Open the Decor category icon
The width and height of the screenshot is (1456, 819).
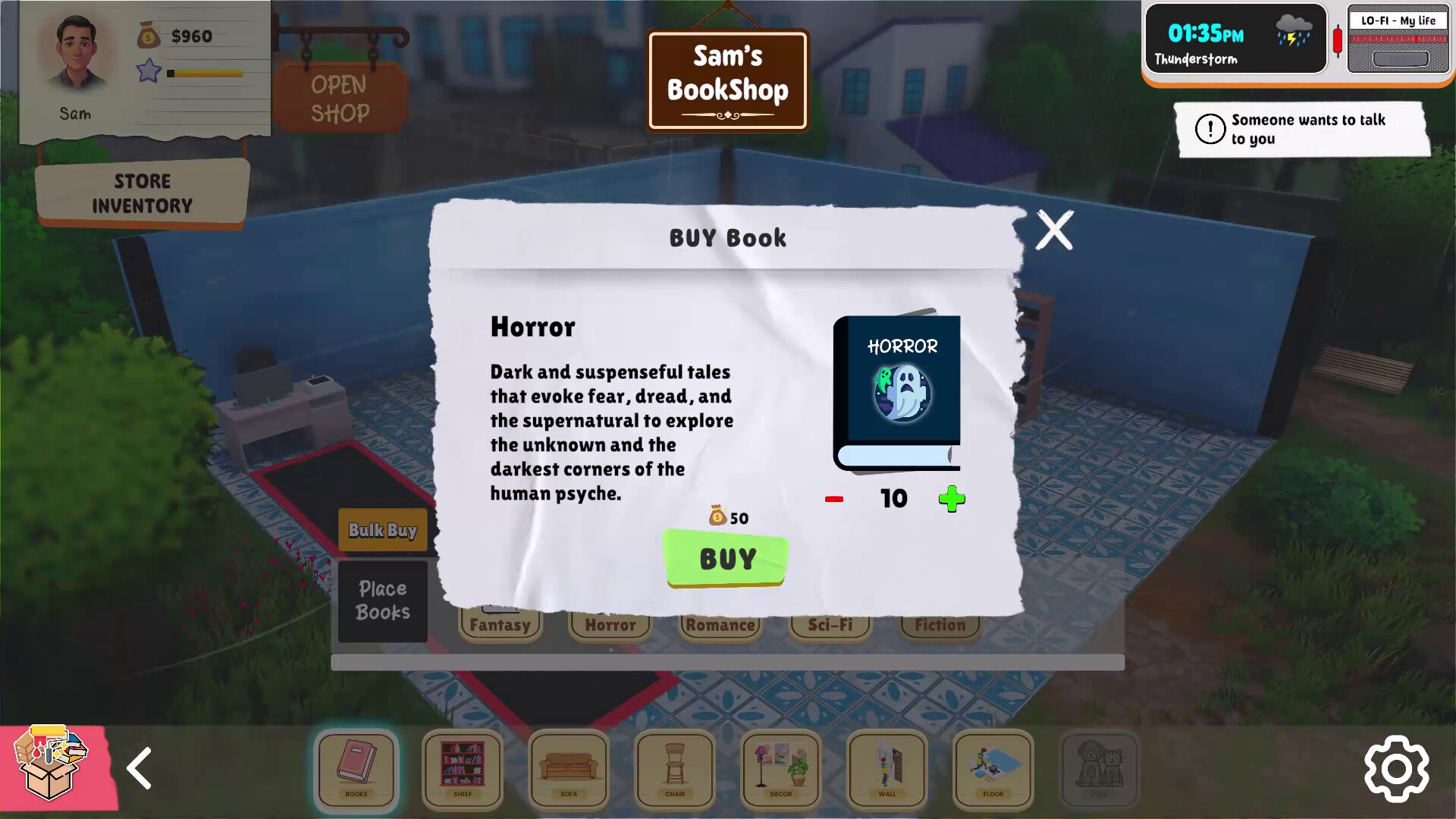point(780,770)
